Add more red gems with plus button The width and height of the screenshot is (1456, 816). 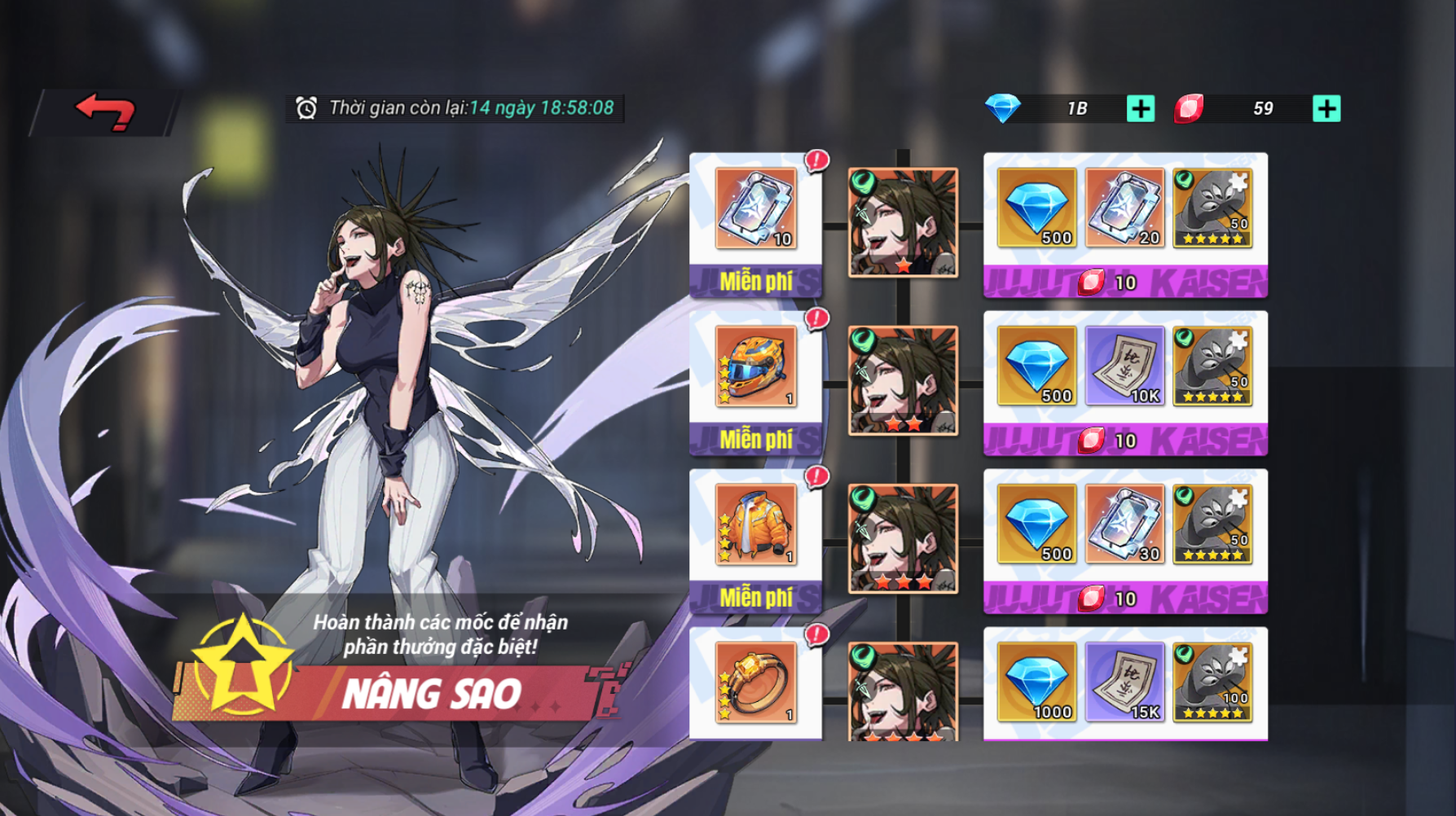pos(1326,108)
